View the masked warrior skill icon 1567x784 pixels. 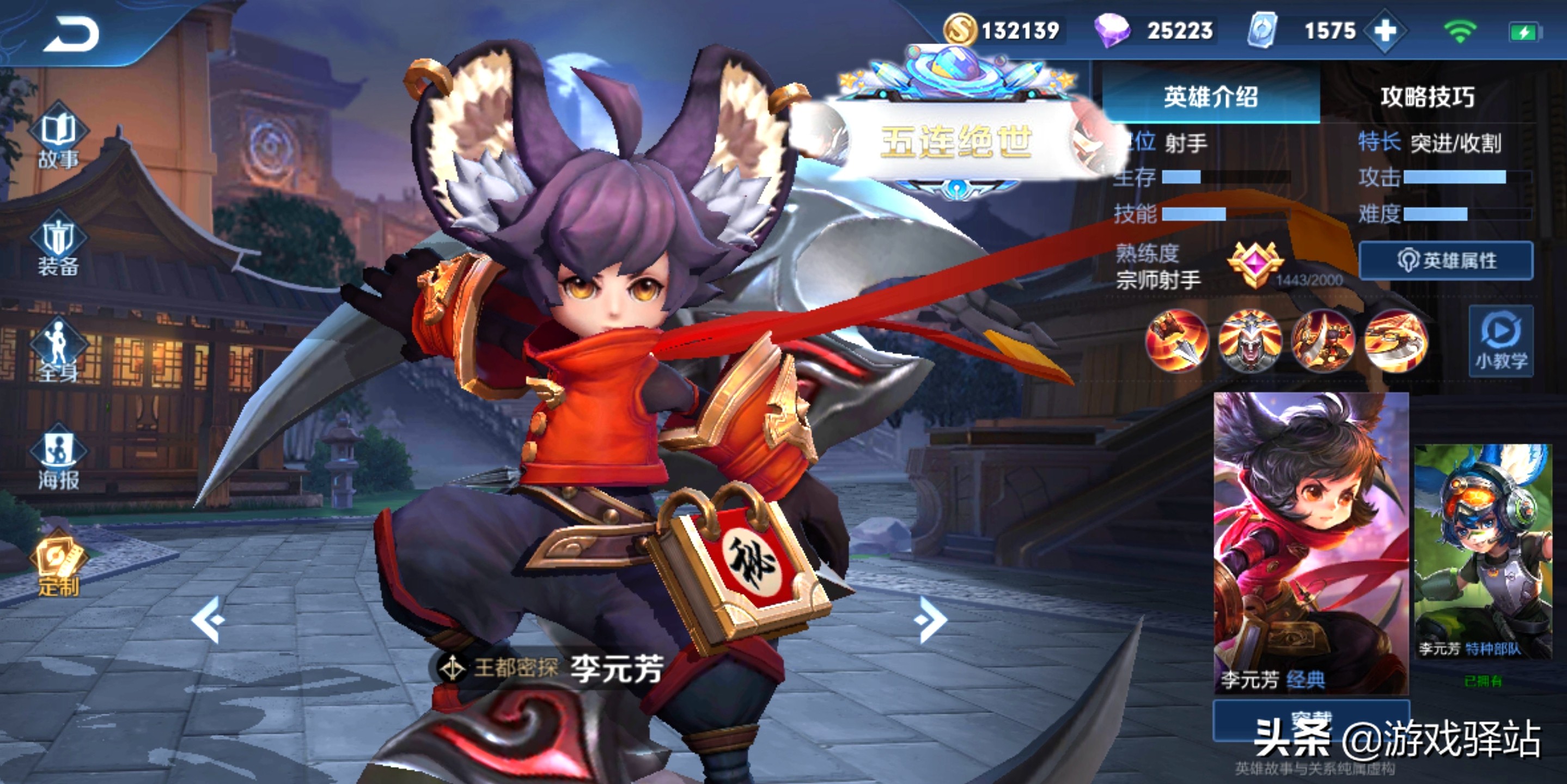click(x=1249, y=341)
